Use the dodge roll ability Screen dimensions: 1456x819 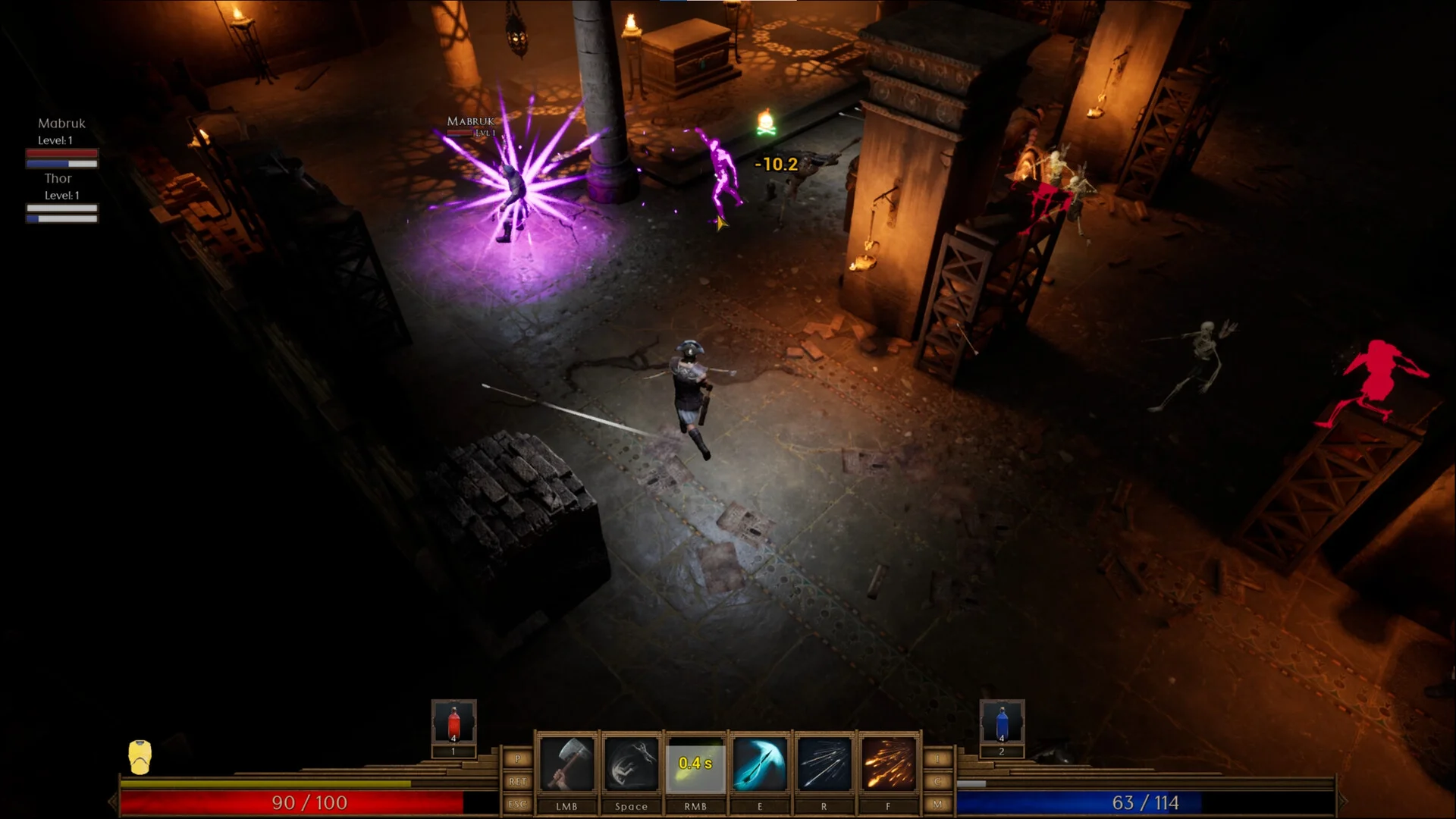pyautogui.click(x=631, y=764)
